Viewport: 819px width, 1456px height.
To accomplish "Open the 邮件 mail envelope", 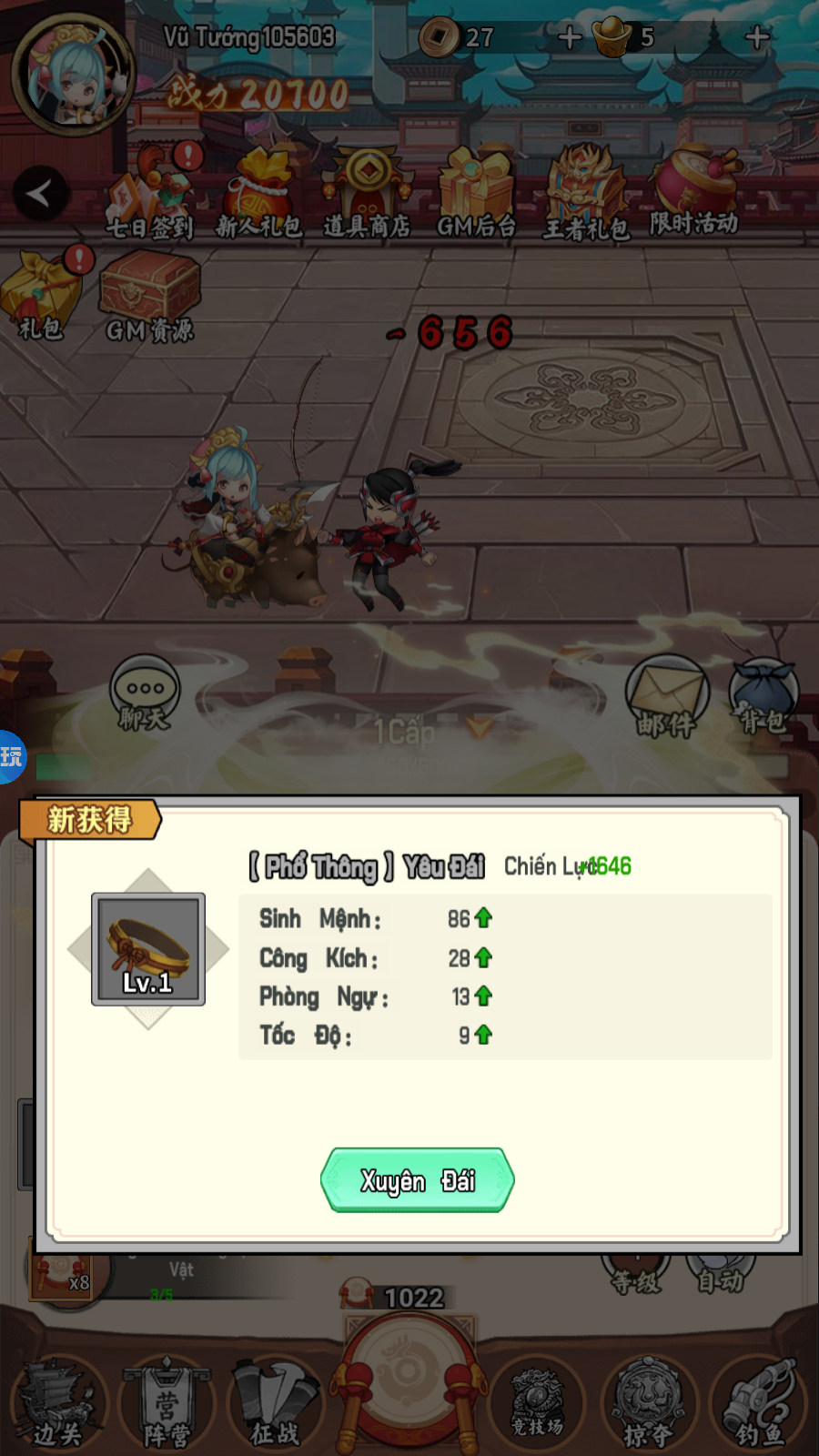I will [666, 697].
